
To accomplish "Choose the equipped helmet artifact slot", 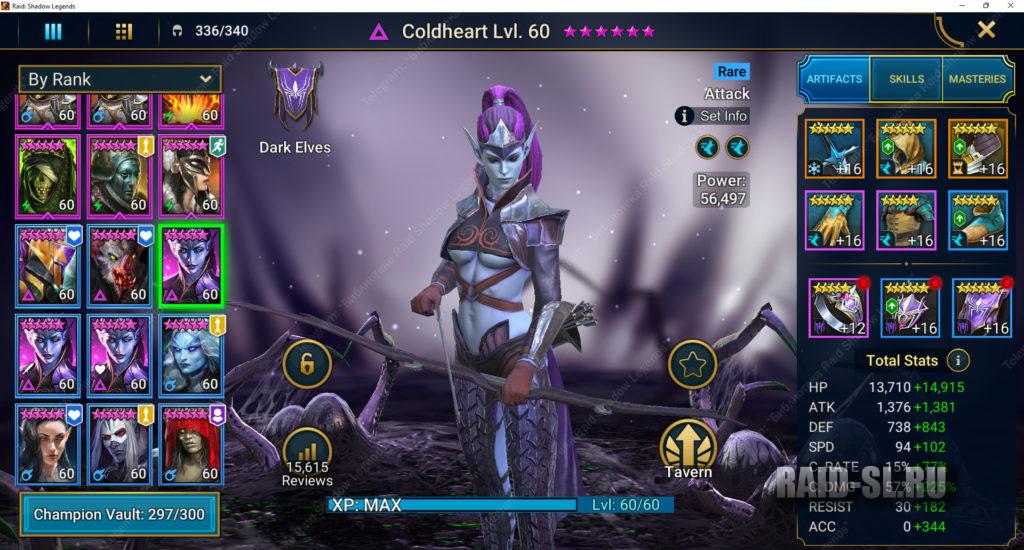I will coord(907,148).
